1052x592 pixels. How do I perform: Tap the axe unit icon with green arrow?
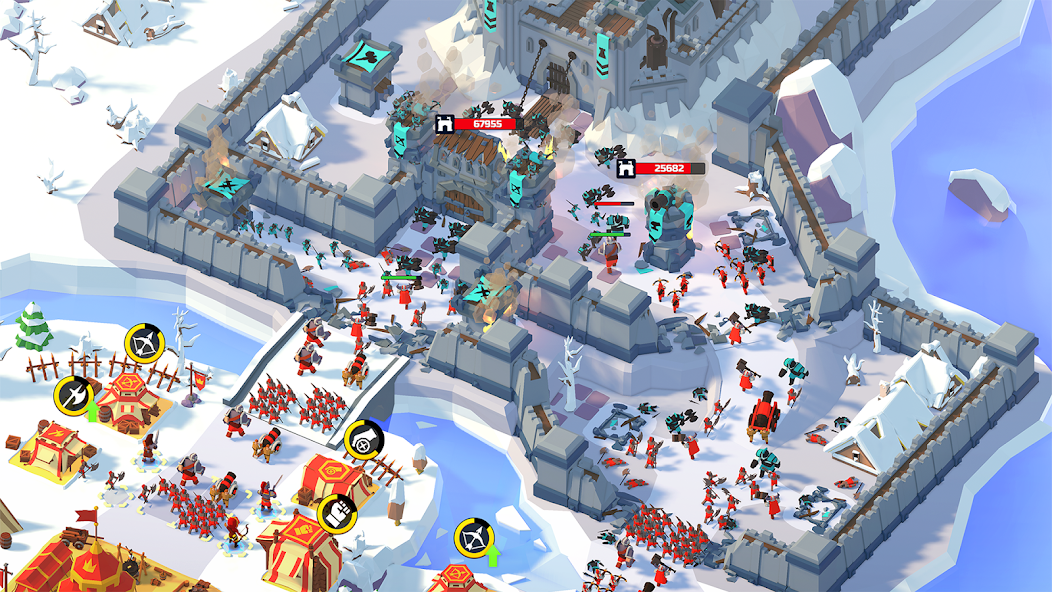pos(73,395)
